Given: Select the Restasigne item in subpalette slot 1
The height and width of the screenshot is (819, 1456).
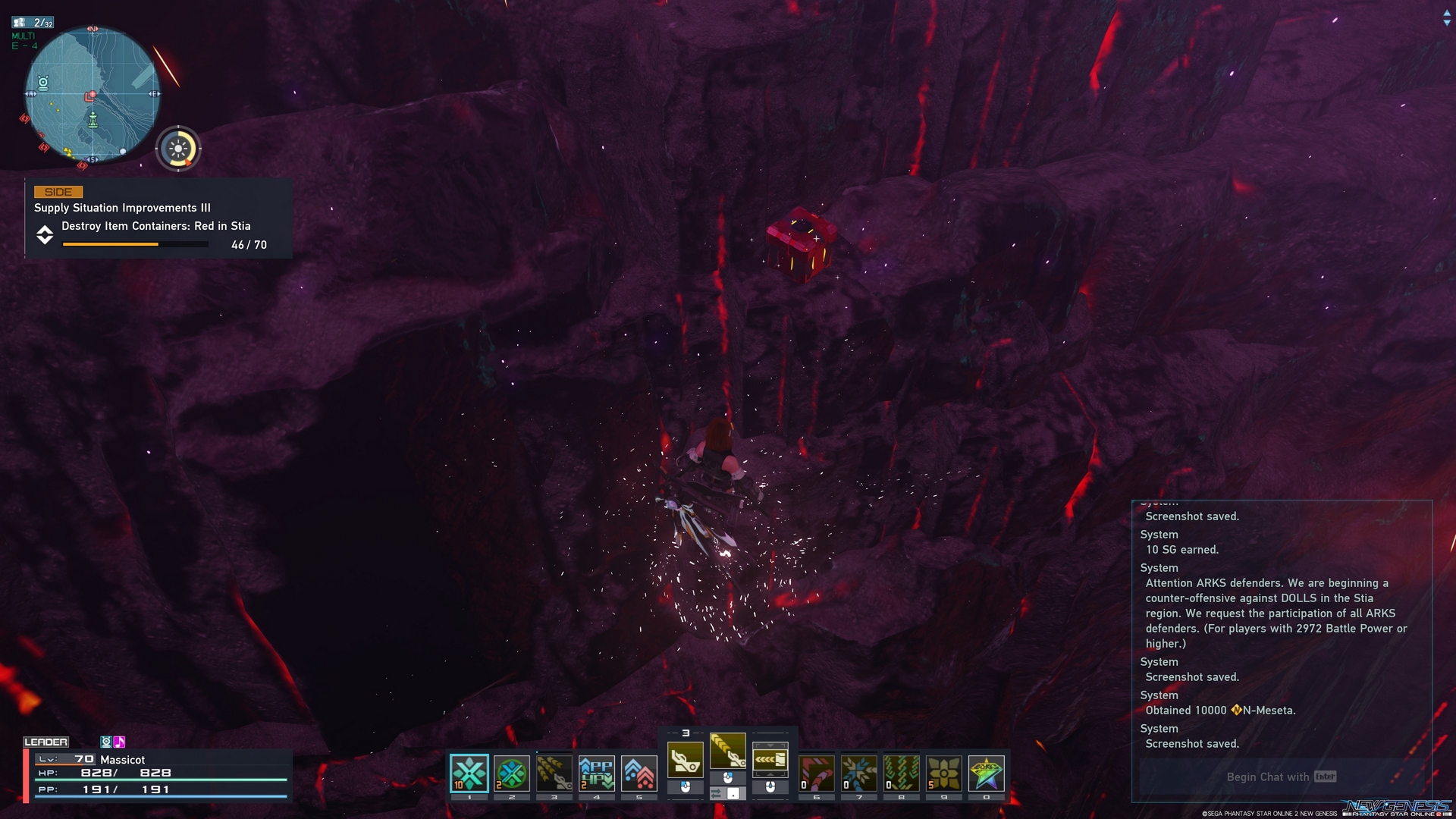Looking at the screenshot, I should tap(469, 773).
